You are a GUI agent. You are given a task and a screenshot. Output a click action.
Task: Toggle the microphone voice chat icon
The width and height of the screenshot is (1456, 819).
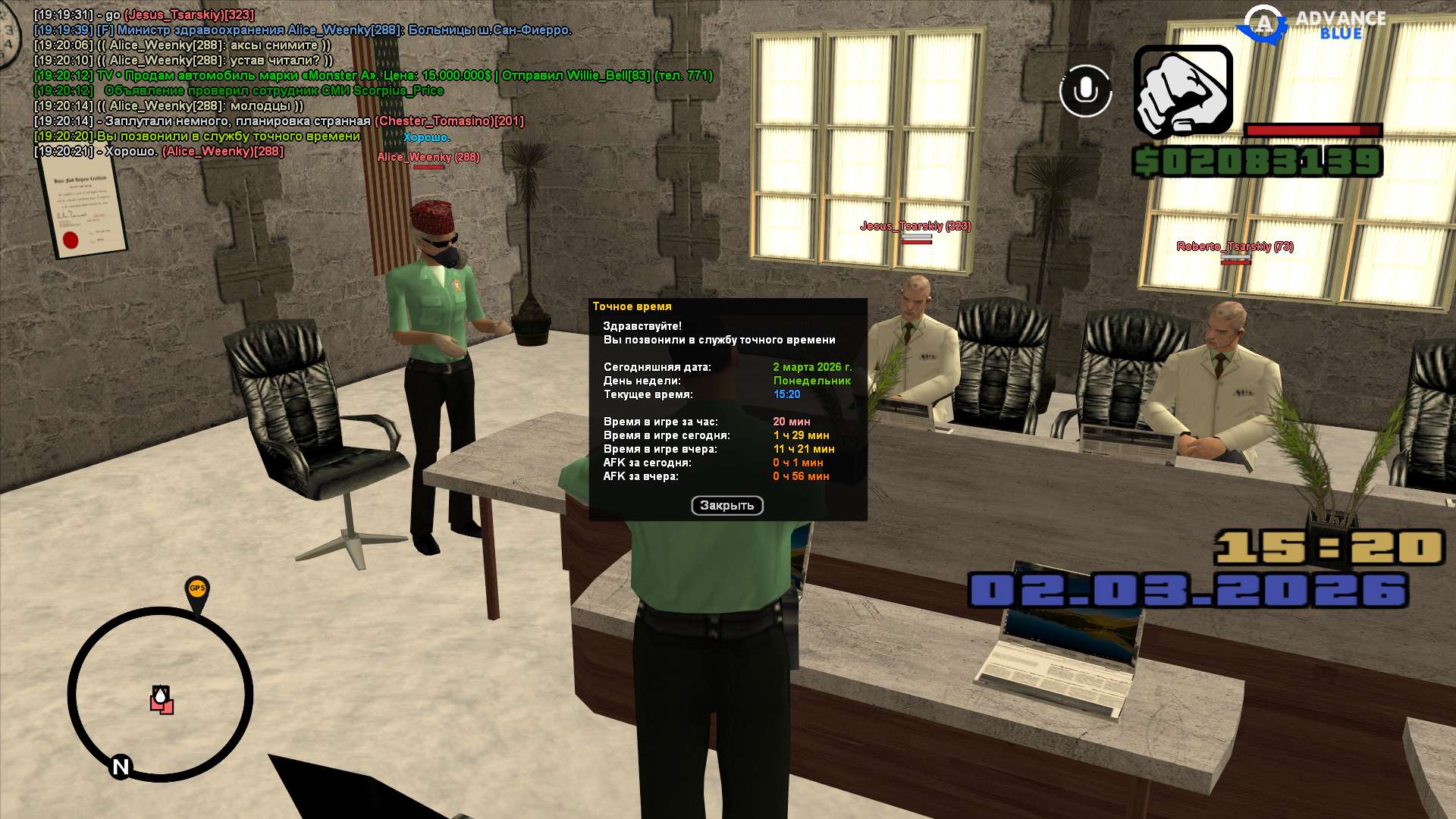tap(1085, 91)
